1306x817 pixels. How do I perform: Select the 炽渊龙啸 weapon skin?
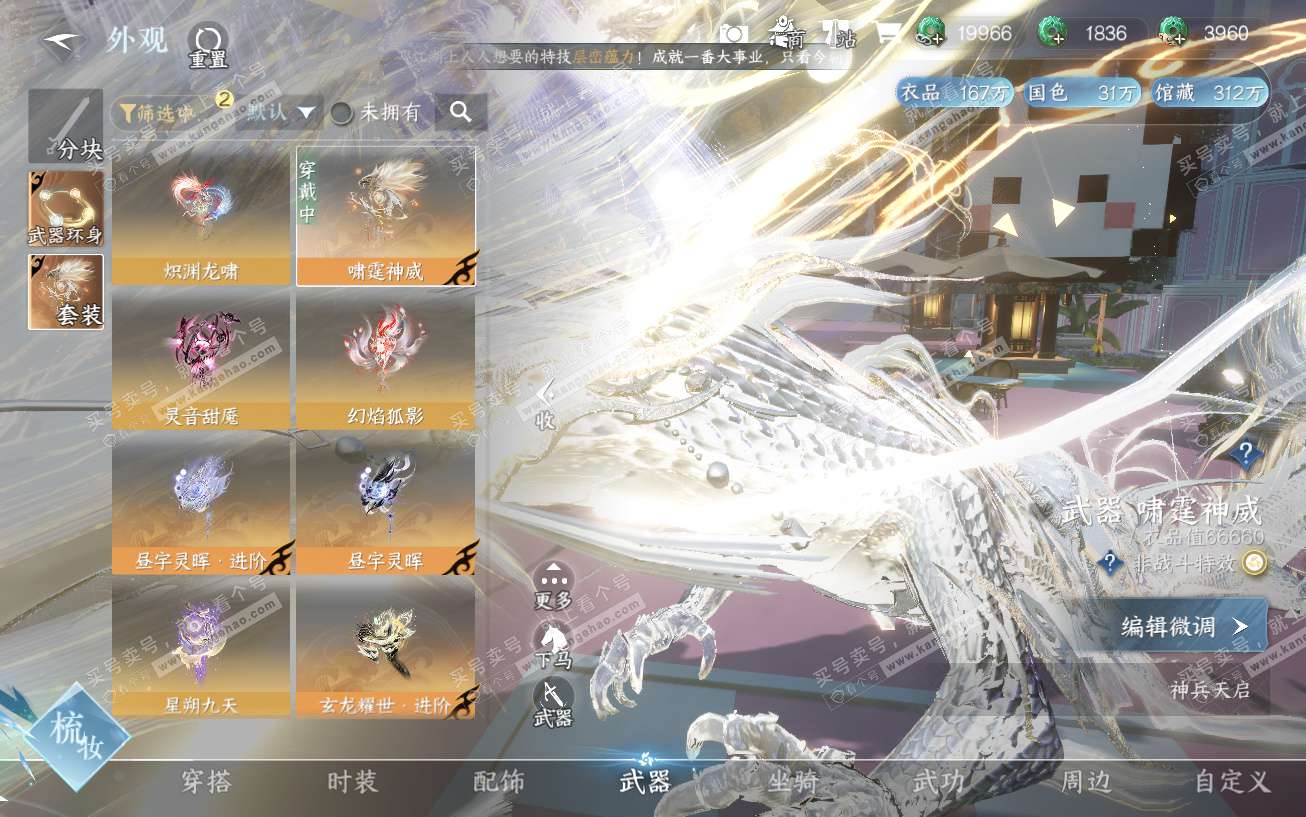pyautogui.click(x=202, y=216)
